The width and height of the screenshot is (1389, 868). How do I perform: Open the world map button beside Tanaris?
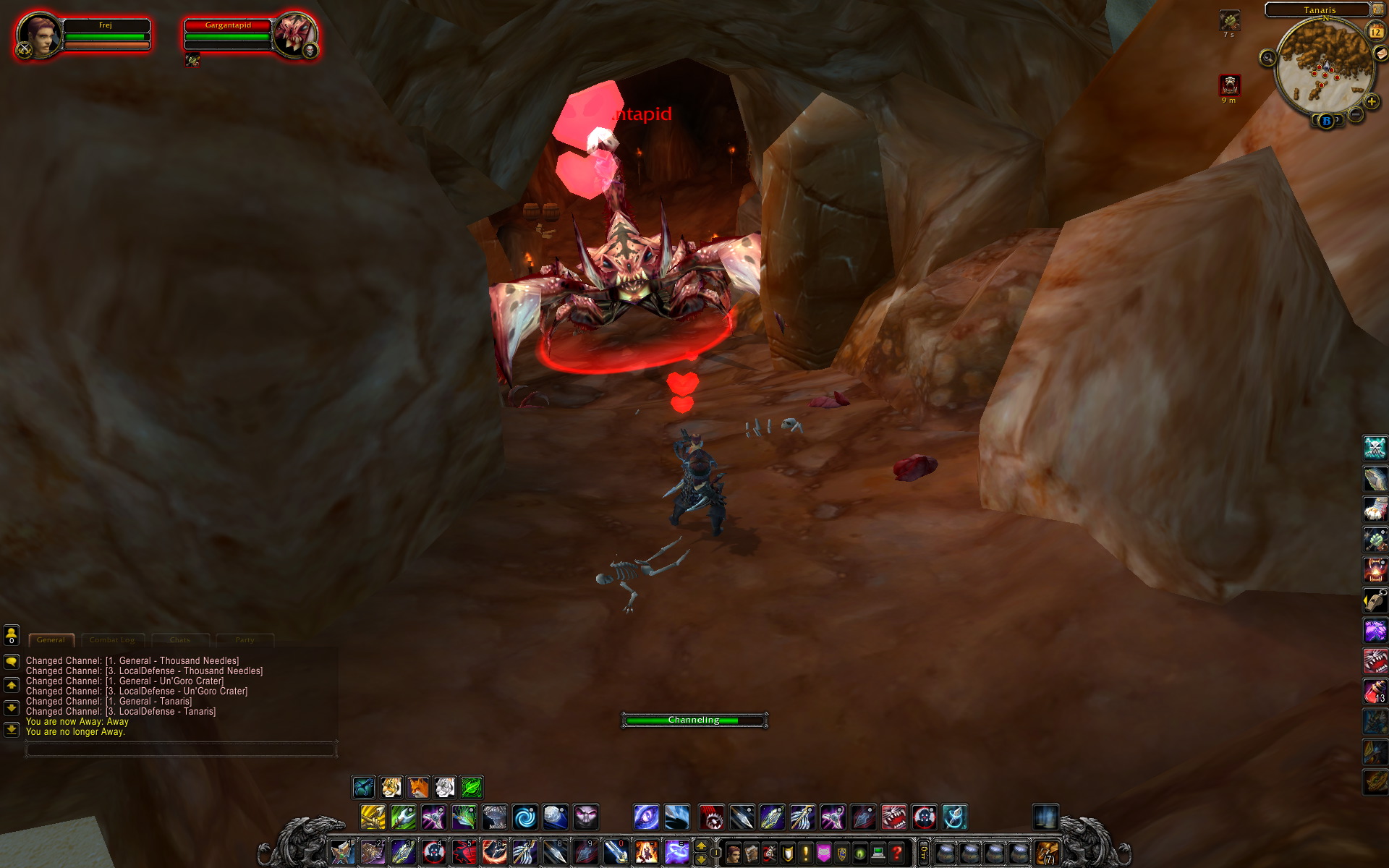[1378, 9]
